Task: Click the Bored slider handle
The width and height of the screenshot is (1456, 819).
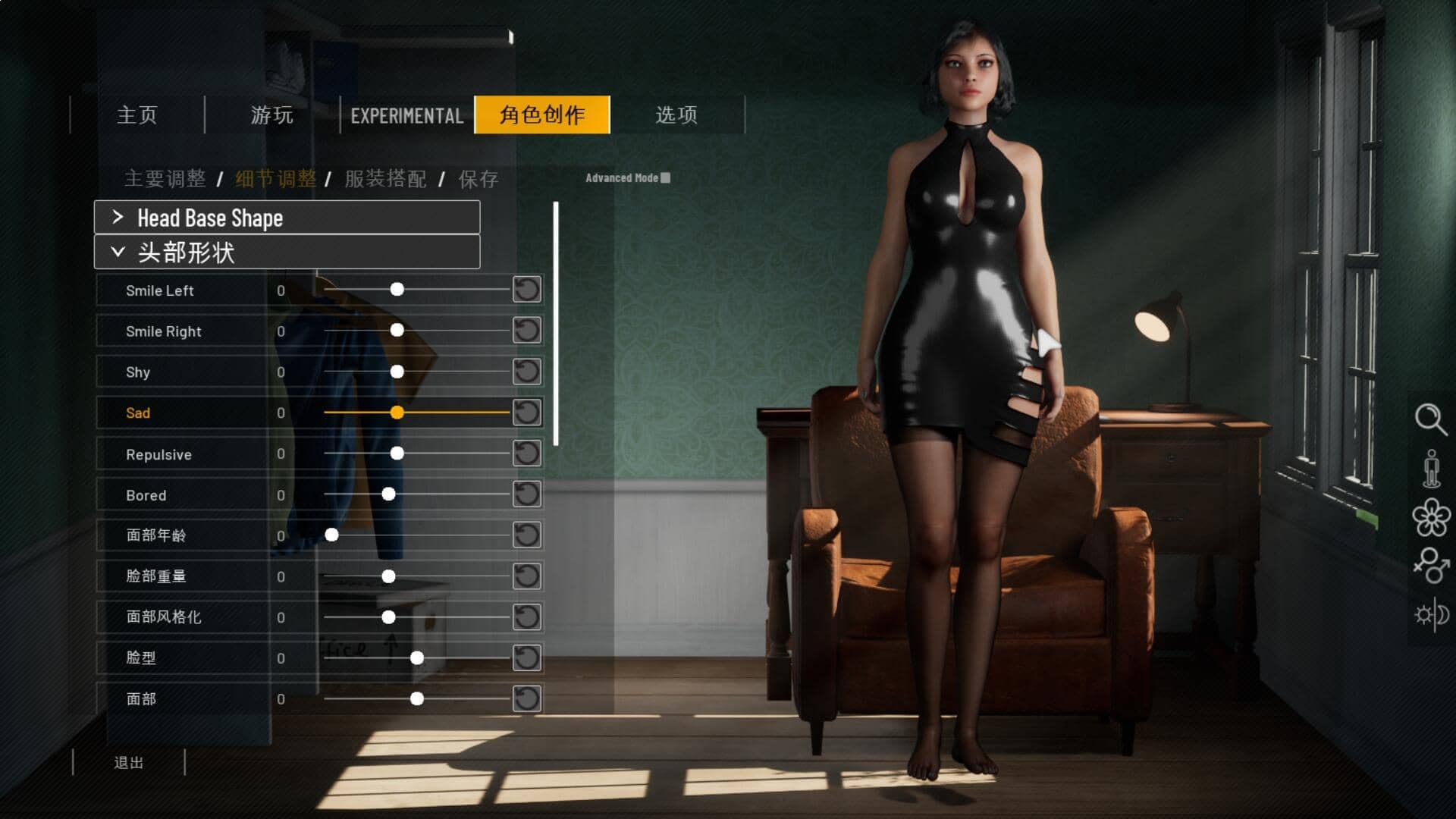Action: coord(388,494)
